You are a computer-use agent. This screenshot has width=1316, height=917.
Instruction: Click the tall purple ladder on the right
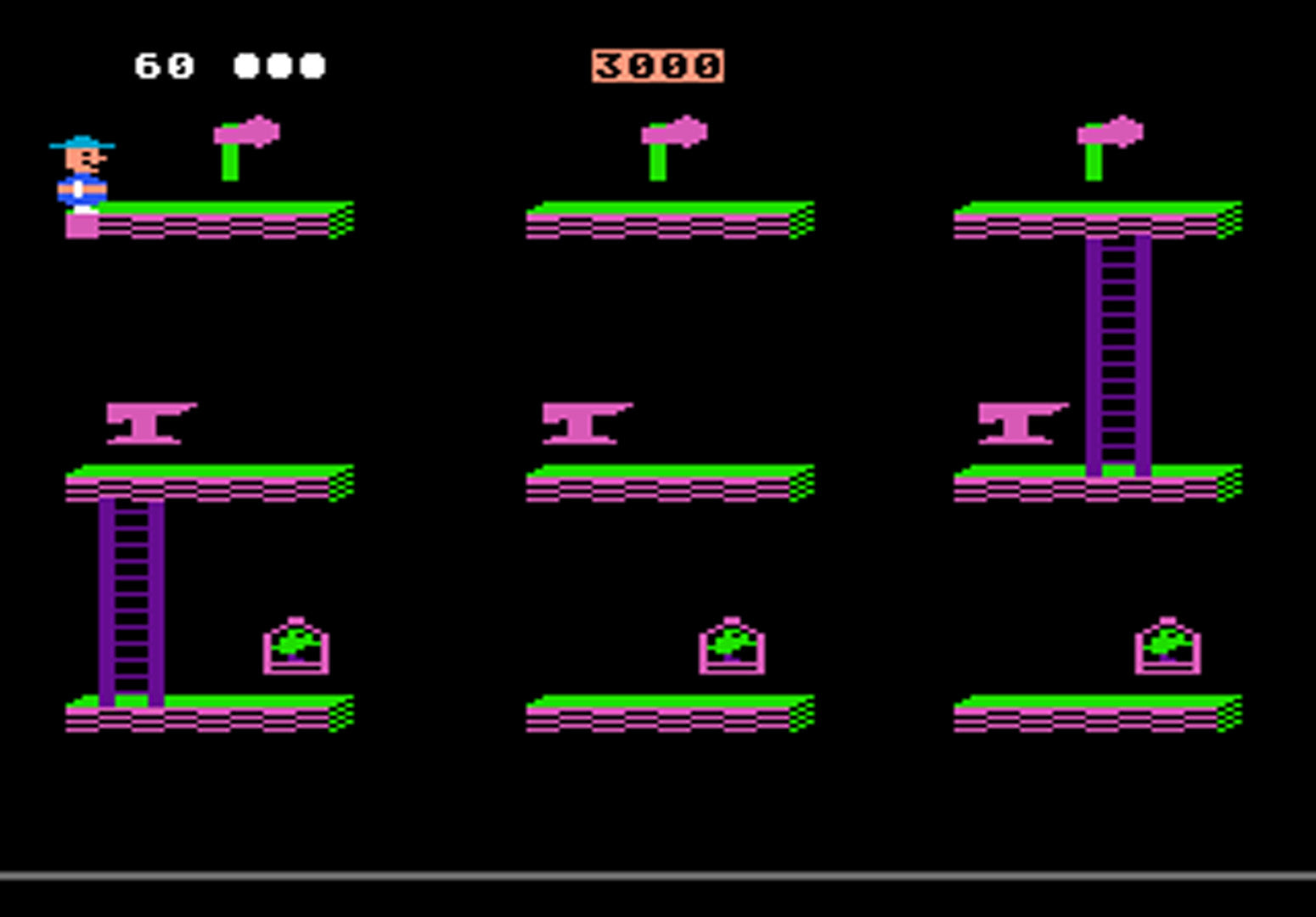pos(1116,357)
